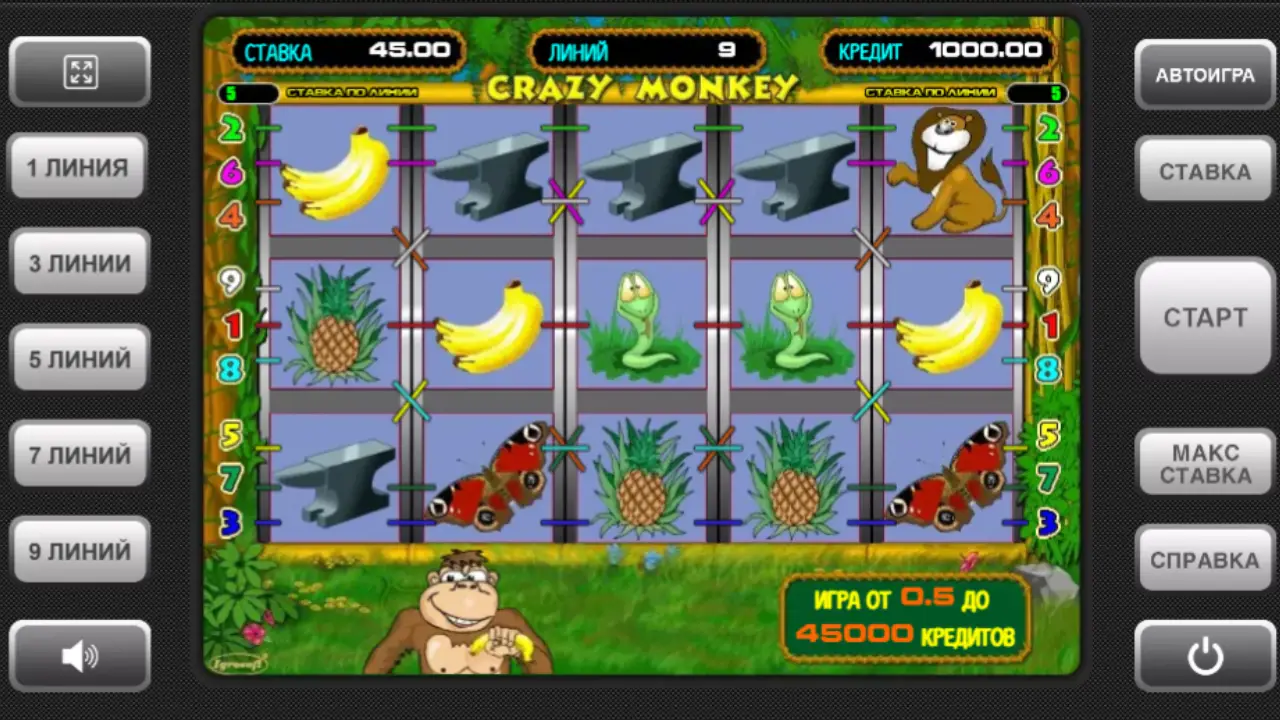Open АВТОИГРА autoplay mode
The height and width of the screenshot is (720, 1280).
(x=1205, y=75)
